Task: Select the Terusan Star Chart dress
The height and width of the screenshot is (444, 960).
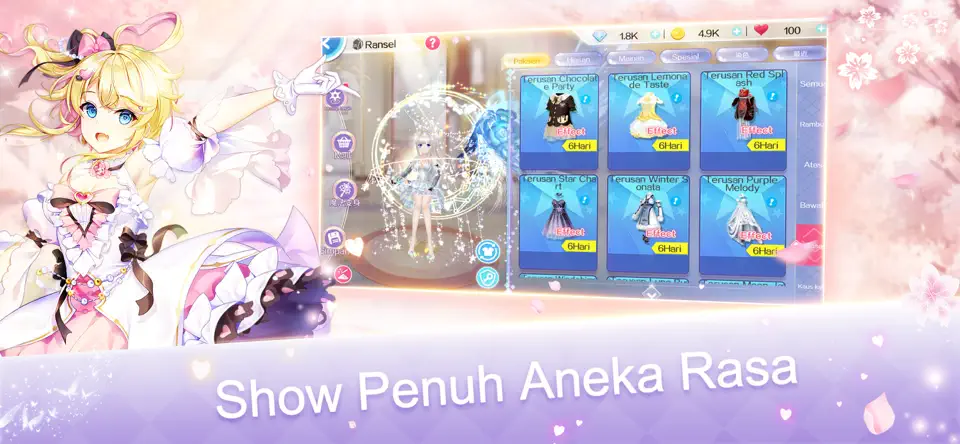Action: click(x=560, y=221)
